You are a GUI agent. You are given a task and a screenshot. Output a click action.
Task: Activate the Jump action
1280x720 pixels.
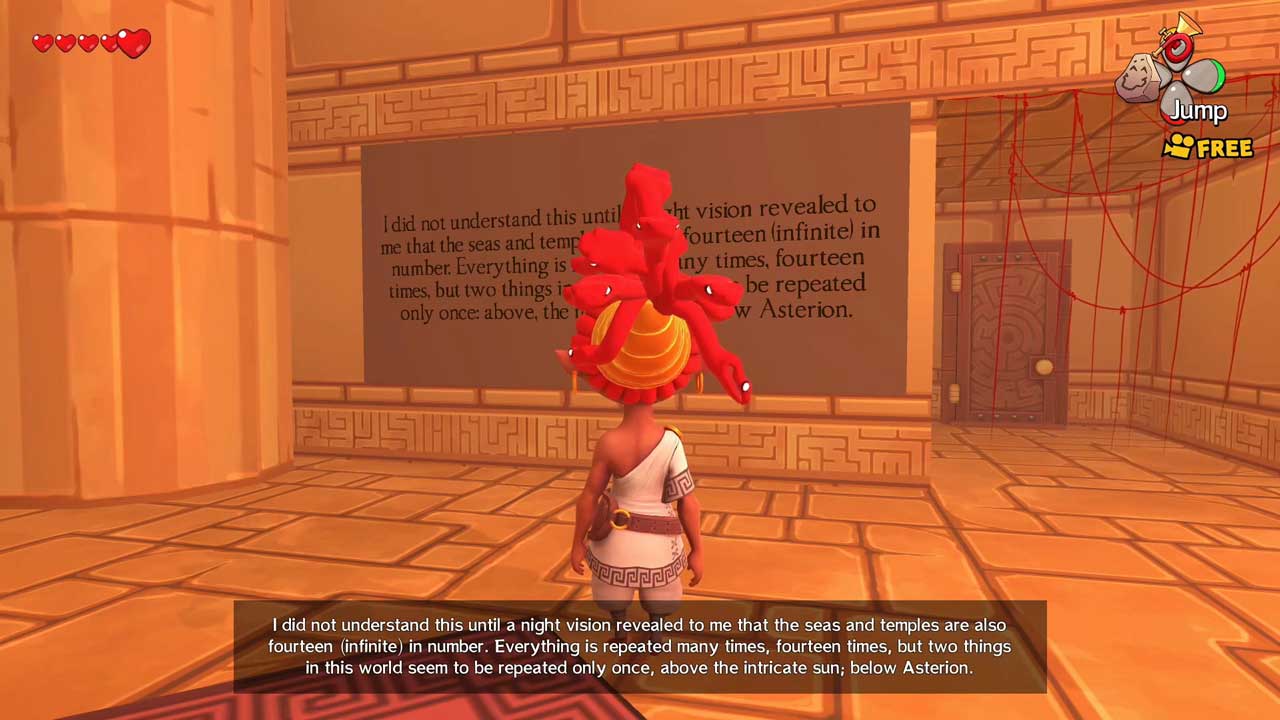point(1197,109)
